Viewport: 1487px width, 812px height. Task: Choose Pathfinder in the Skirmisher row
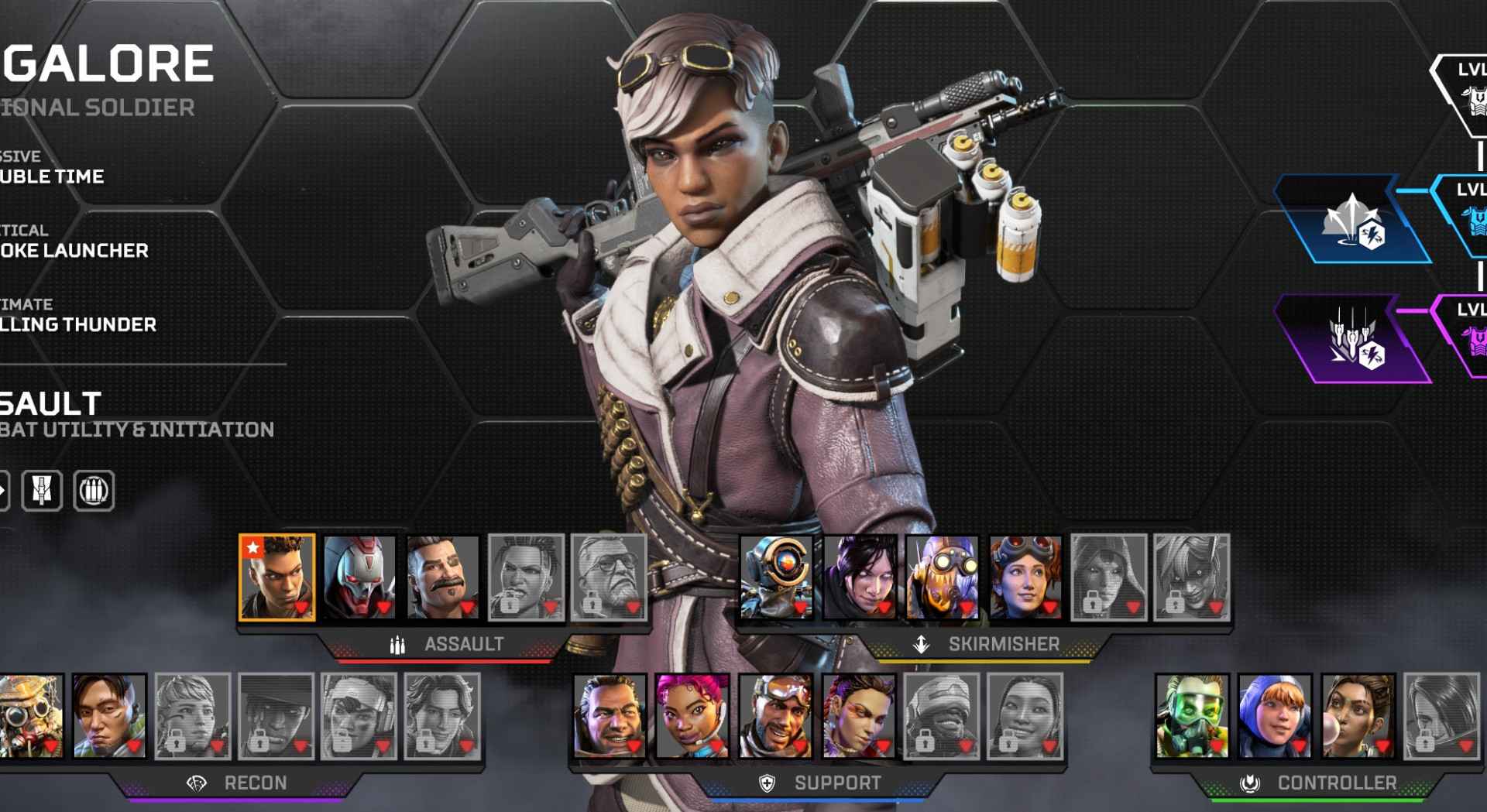tap(776, 577)
